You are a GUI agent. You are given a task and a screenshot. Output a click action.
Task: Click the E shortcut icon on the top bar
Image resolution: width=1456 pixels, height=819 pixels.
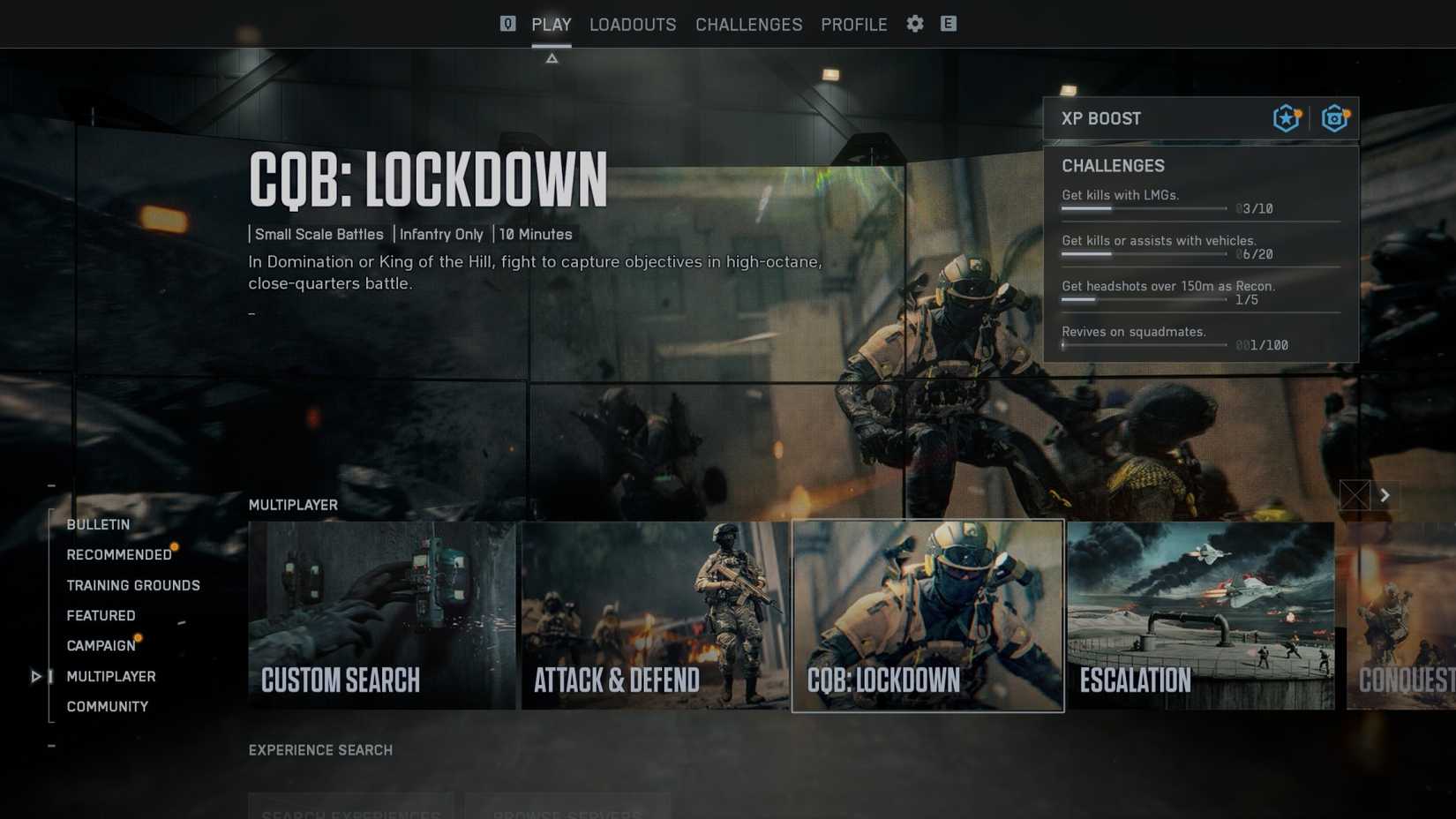coord(949,24)
